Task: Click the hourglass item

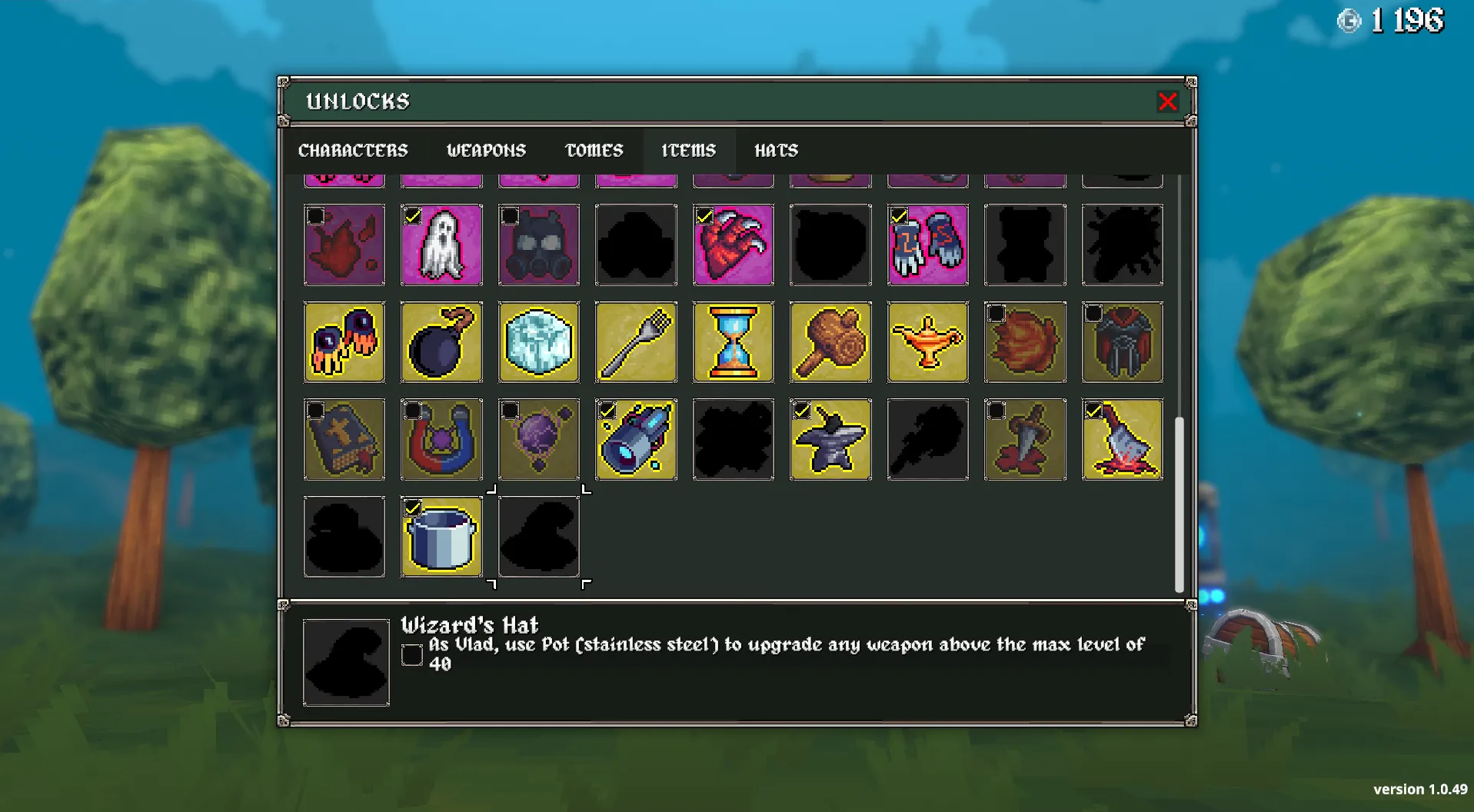Action: coord(734,342)
